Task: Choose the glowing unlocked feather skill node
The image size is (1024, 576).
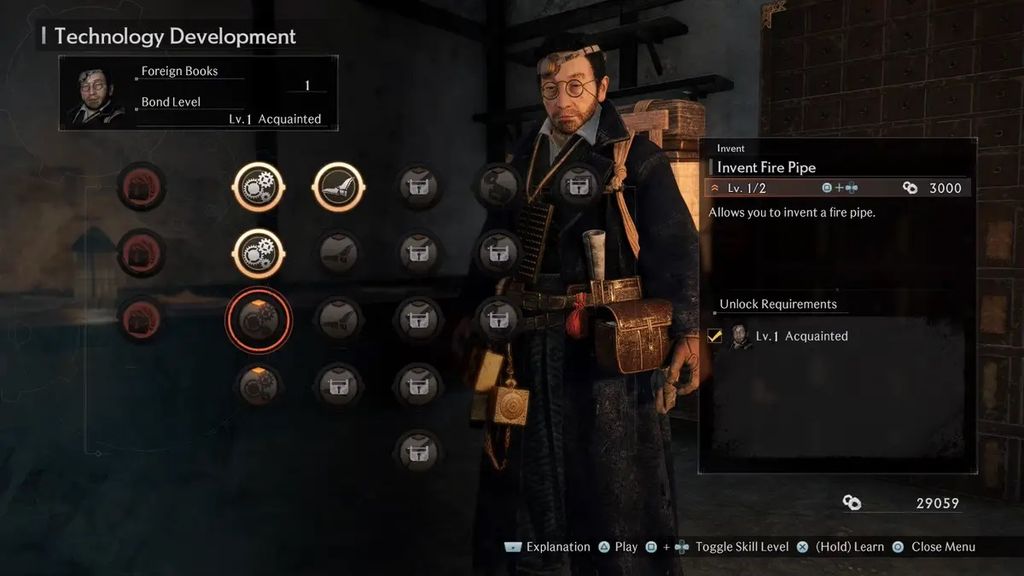Action: tap(338, 187)
